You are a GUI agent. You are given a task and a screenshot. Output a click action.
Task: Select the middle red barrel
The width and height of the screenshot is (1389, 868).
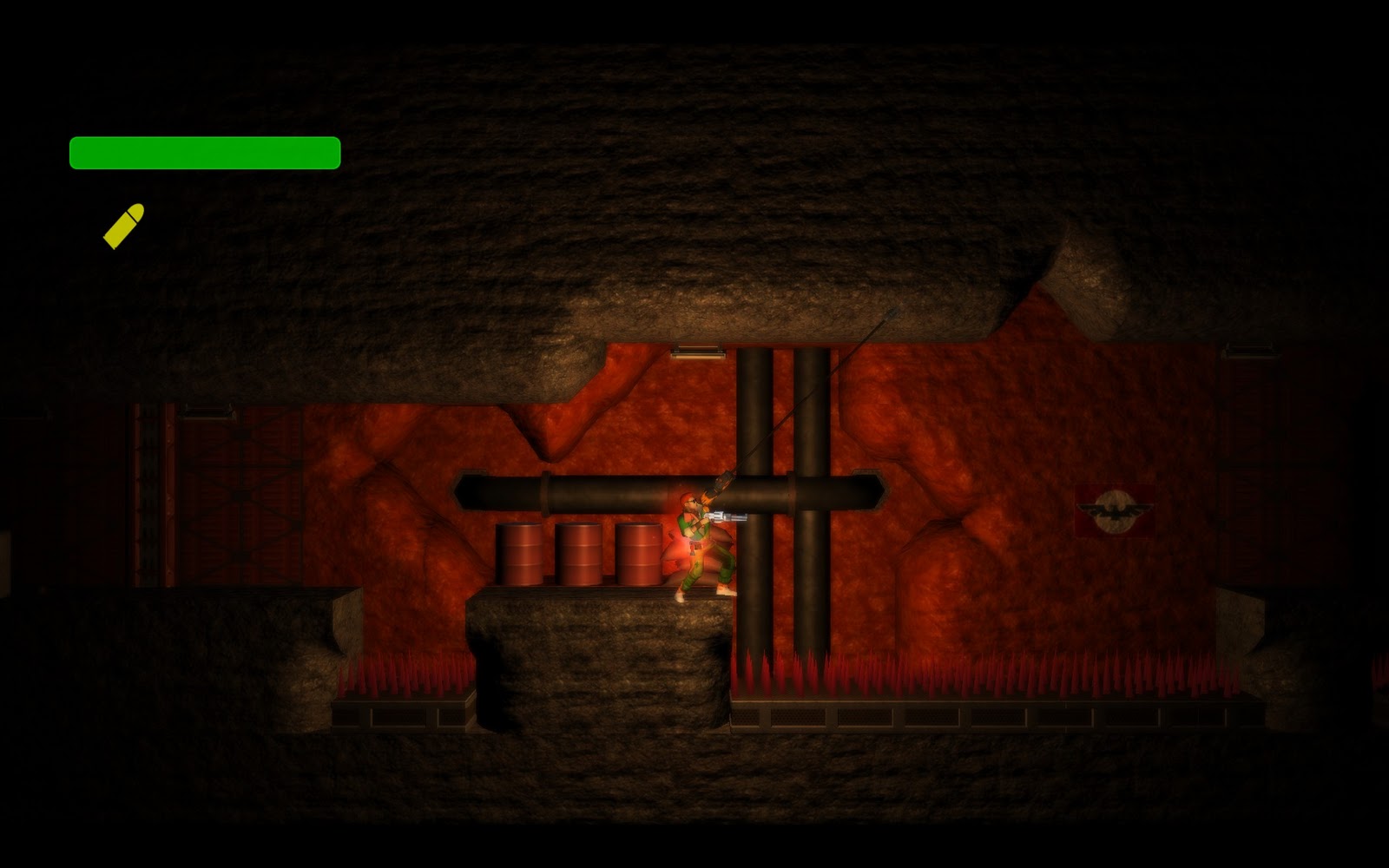point(580,554)
